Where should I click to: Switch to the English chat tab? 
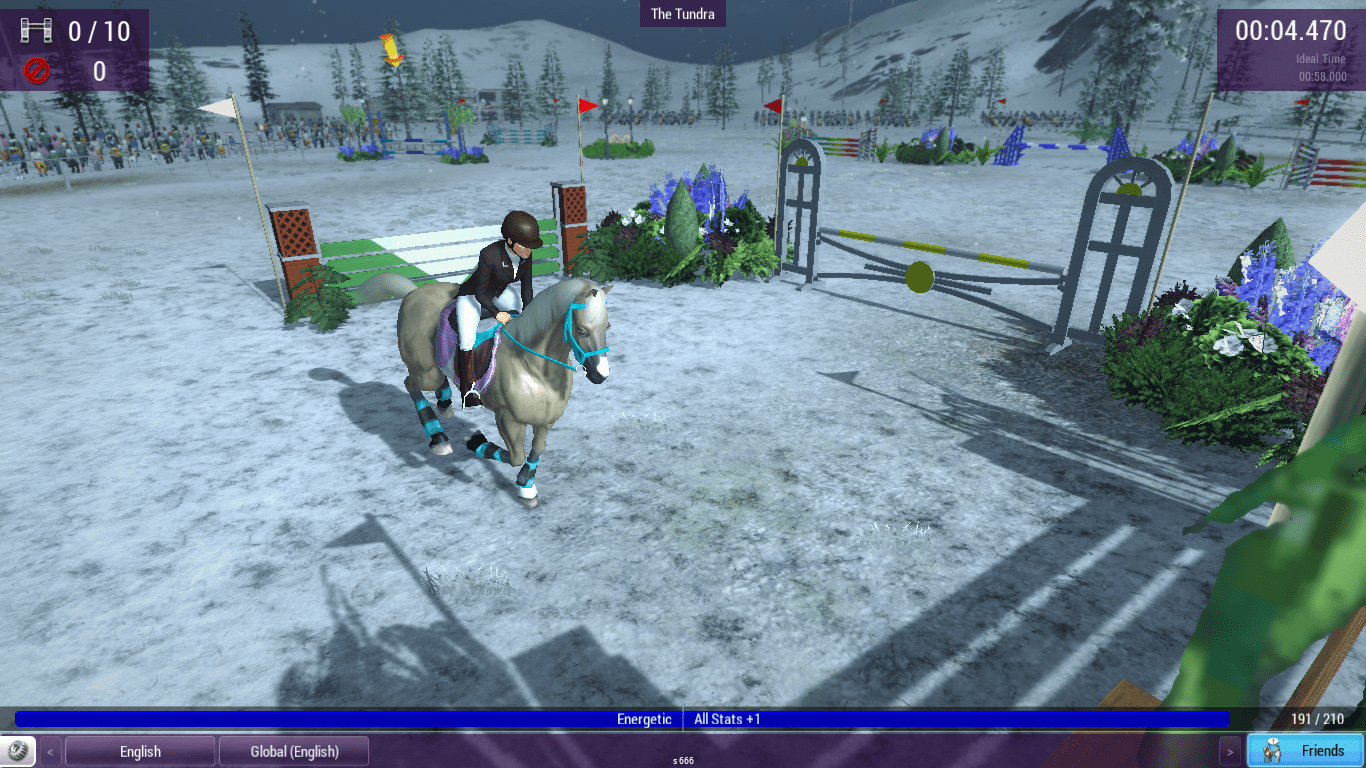140,751
